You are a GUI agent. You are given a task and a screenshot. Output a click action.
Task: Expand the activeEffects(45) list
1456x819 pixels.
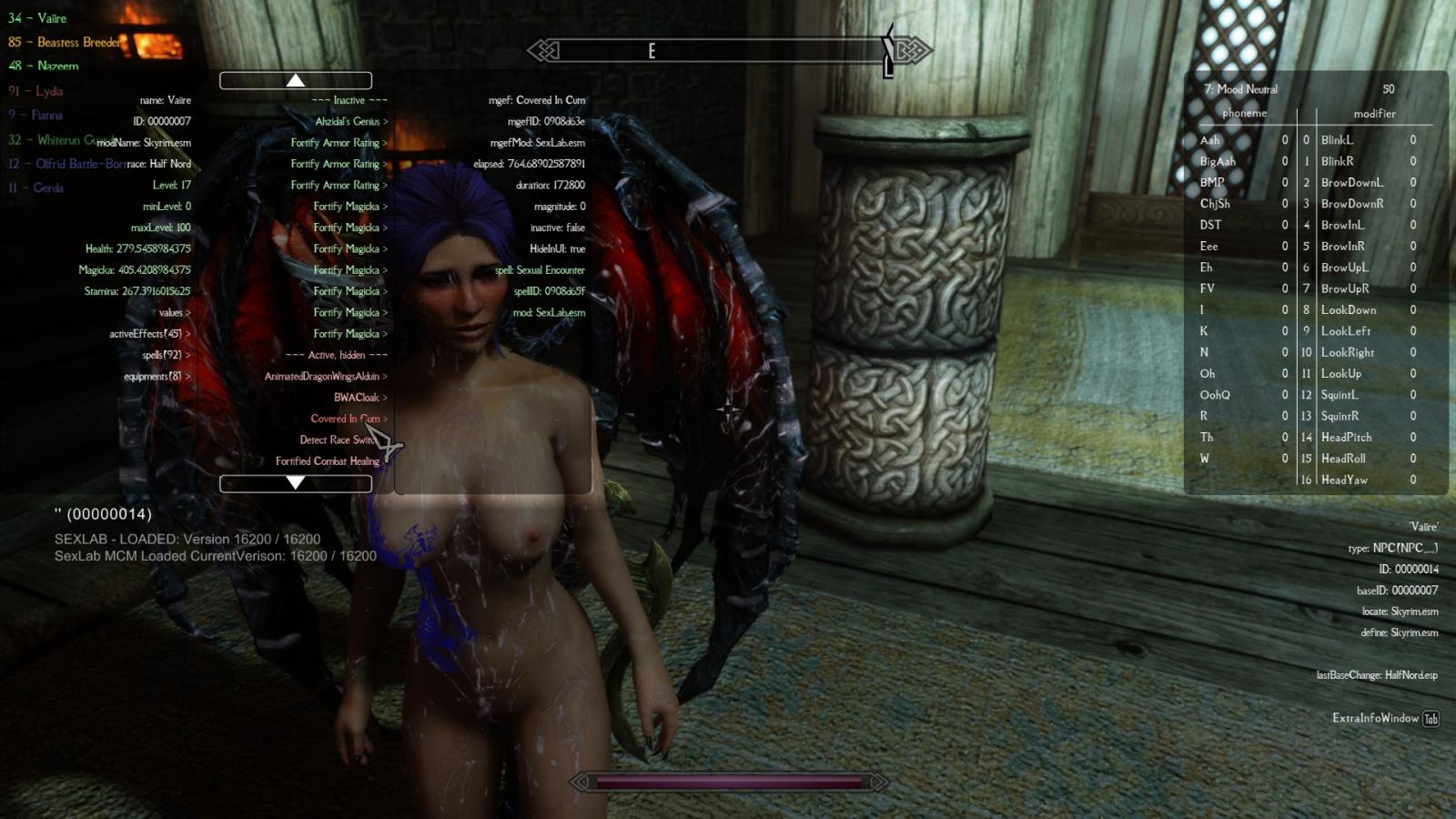tap(150, 333)
